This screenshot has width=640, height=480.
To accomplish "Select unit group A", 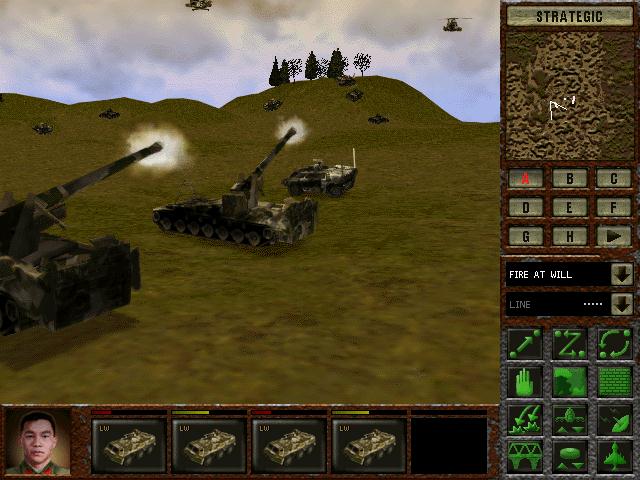I will click(x=526, y=179).
